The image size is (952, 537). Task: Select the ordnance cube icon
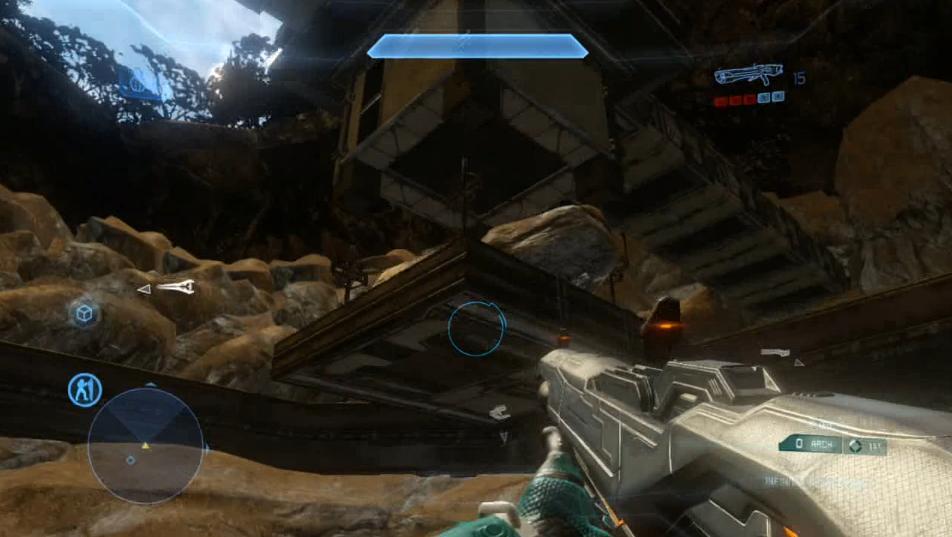click(85, 314)
